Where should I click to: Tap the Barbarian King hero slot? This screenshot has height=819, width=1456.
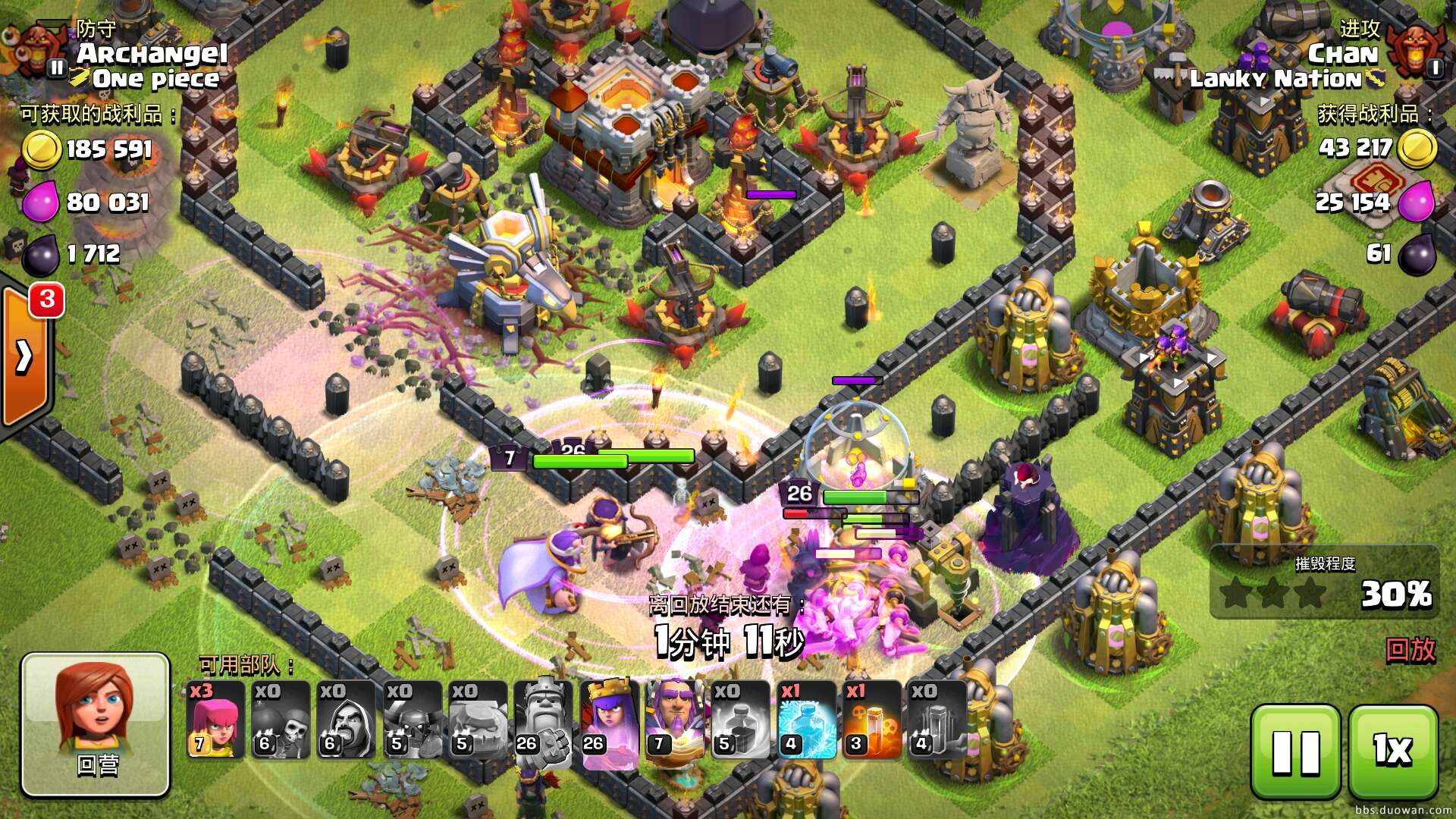click(542, 720)
